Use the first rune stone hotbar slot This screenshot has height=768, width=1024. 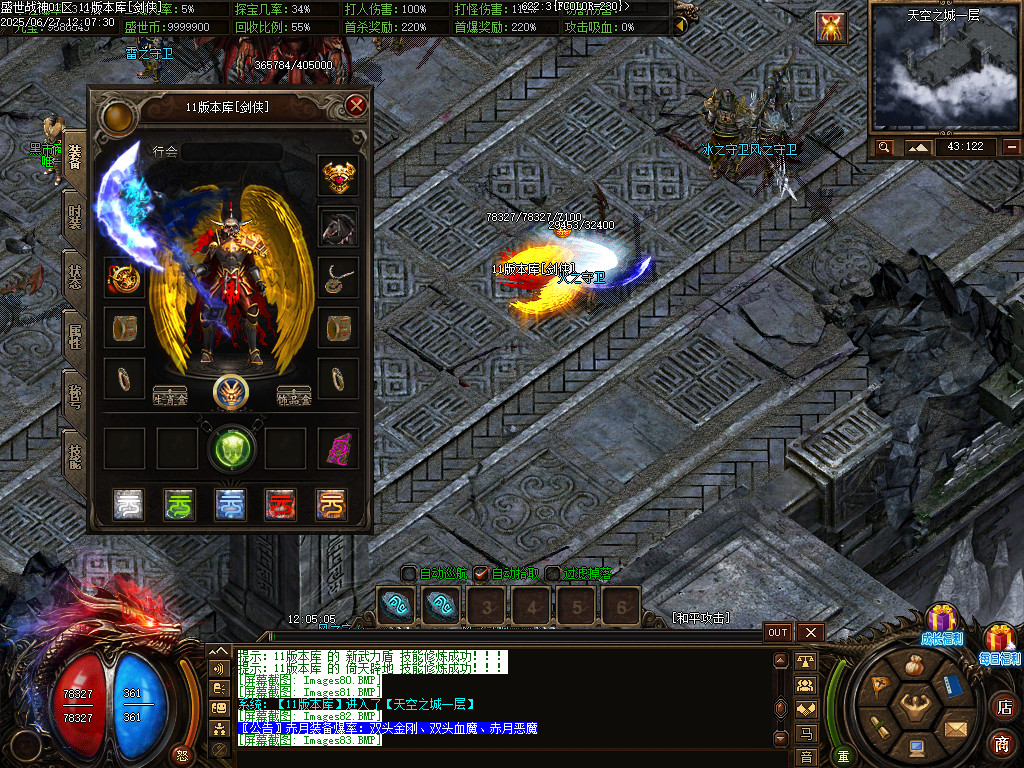pyautogui.click(x=395, y=605)
